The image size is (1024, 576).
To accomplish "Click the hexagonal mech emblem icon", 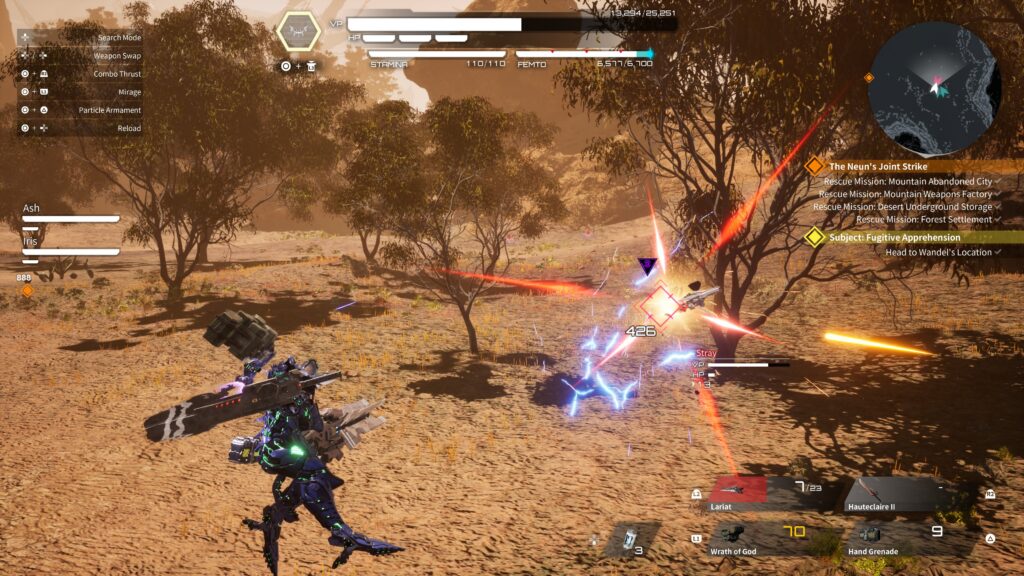I will [298, 32].
